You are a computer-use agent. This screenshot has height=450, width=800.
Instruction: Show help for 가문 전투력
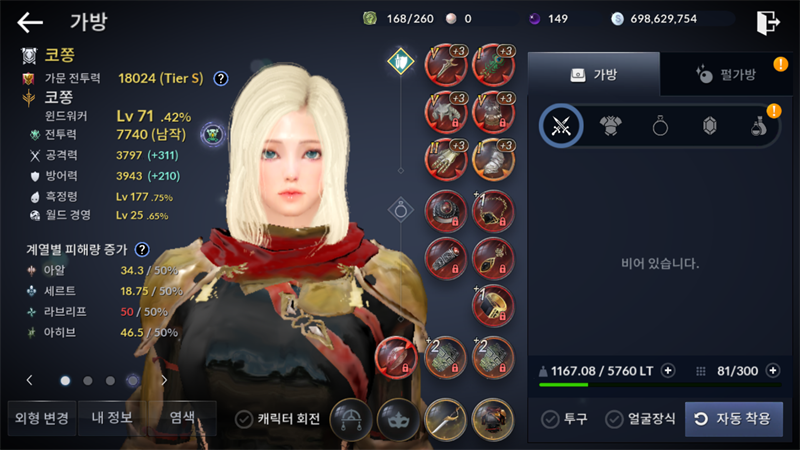click(221, 78)
